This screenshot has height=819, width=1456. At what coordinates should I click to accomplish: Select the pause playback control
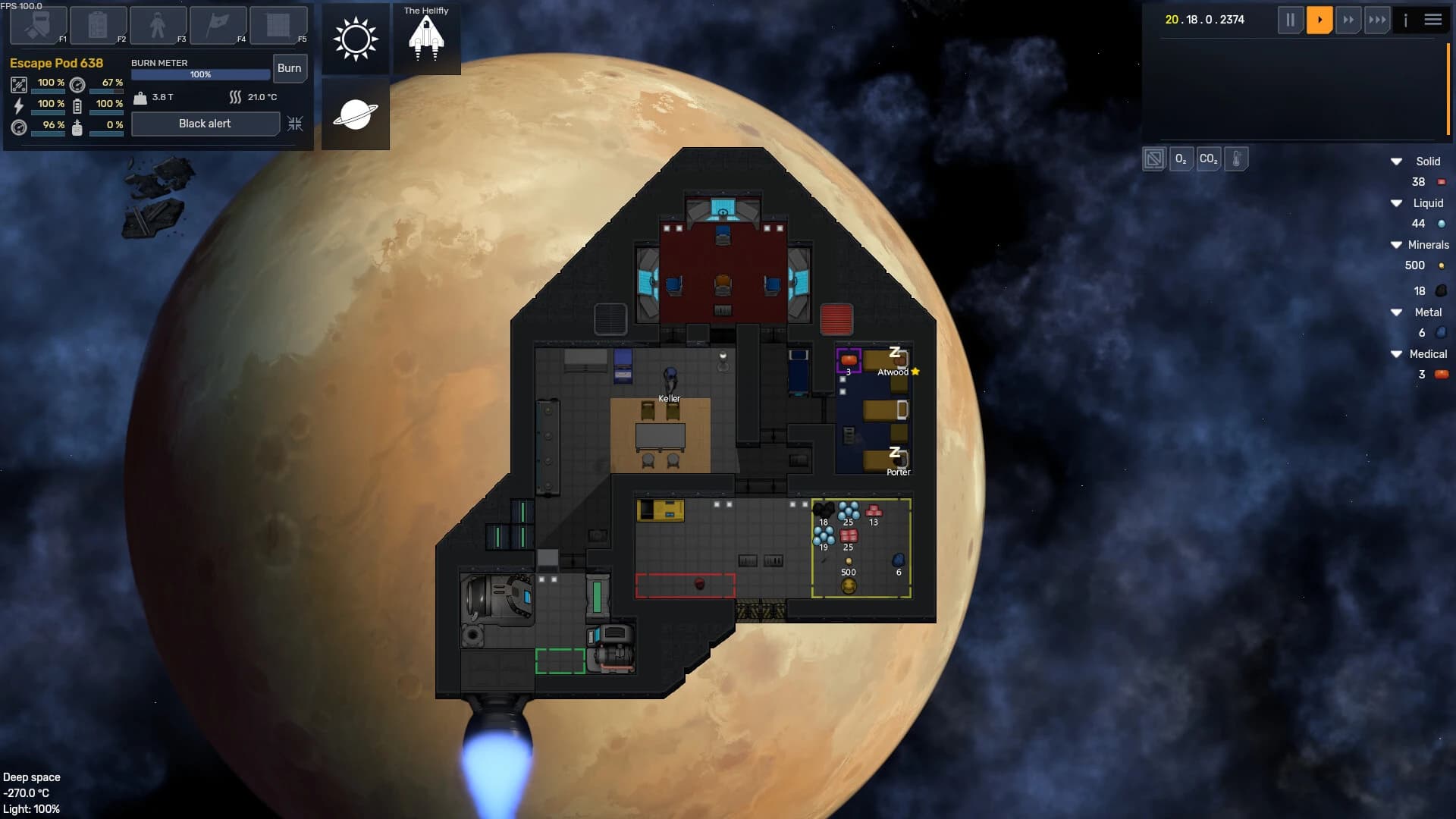click(1291, 20)
